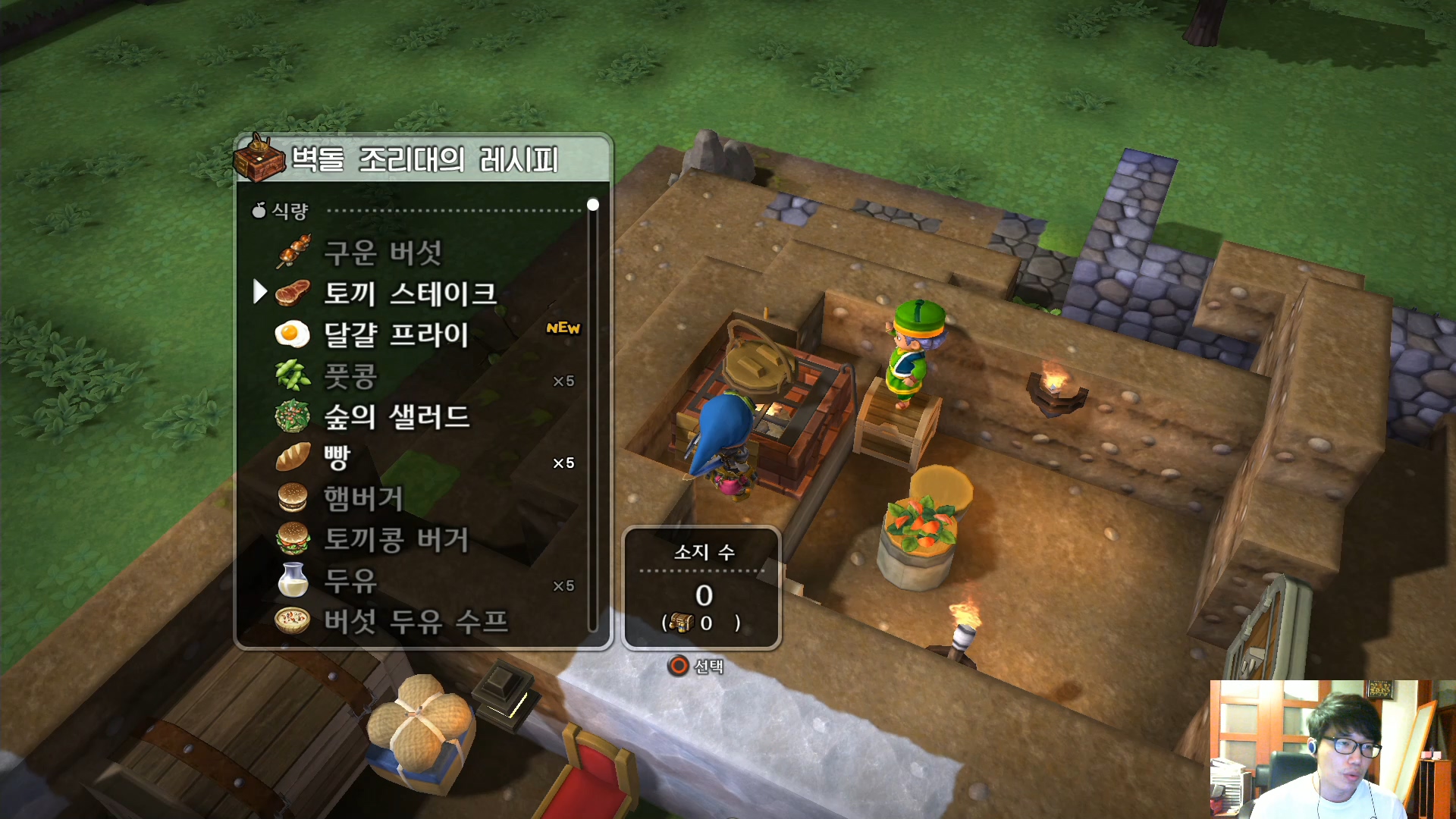Click the meat icon beside 토끼 스테이크
Viewport: 1456px width, 819px height.
(294, 294)
